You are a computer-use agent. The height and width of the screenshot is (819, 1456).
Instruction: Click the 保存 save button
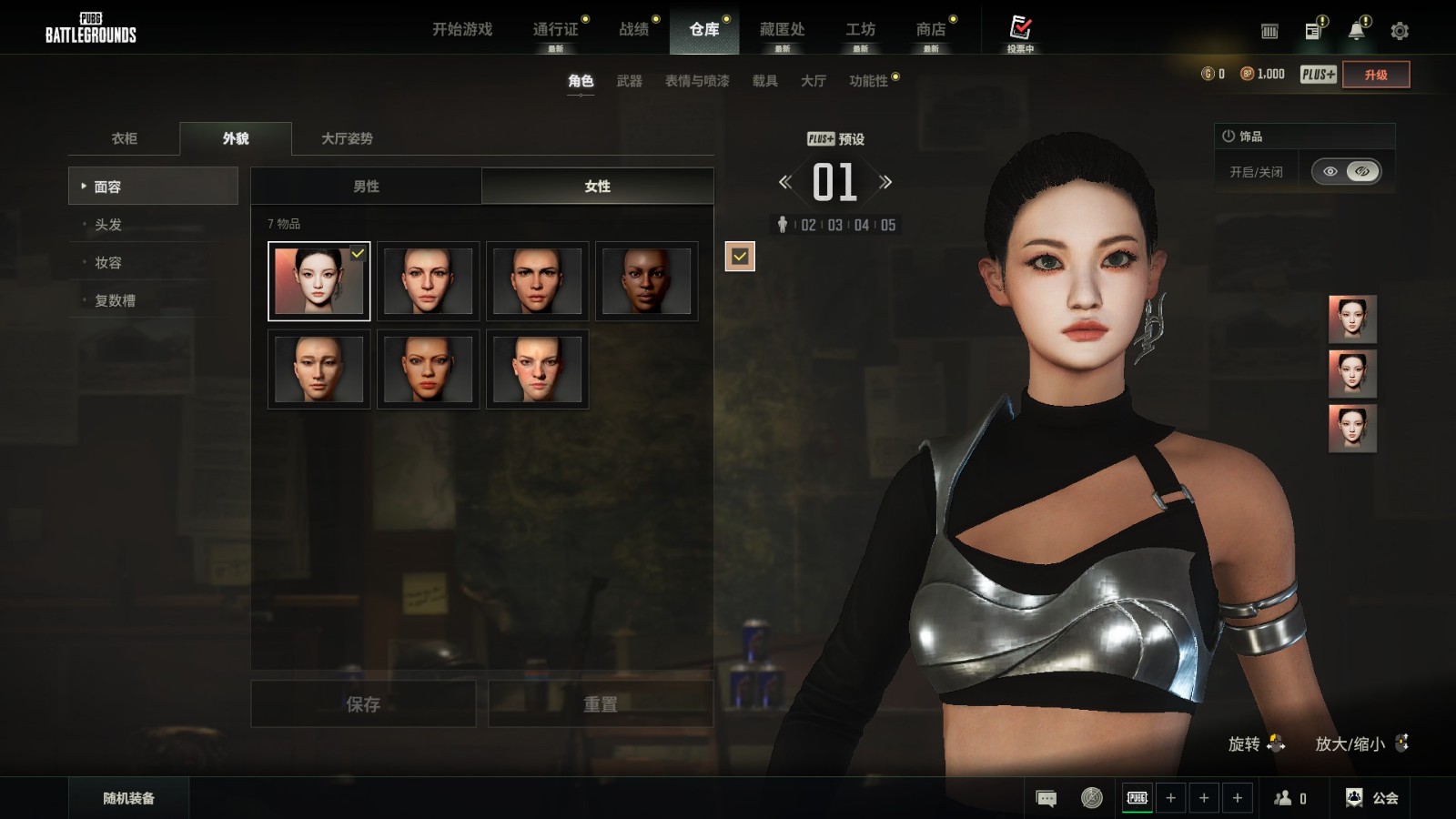(363, 703)
